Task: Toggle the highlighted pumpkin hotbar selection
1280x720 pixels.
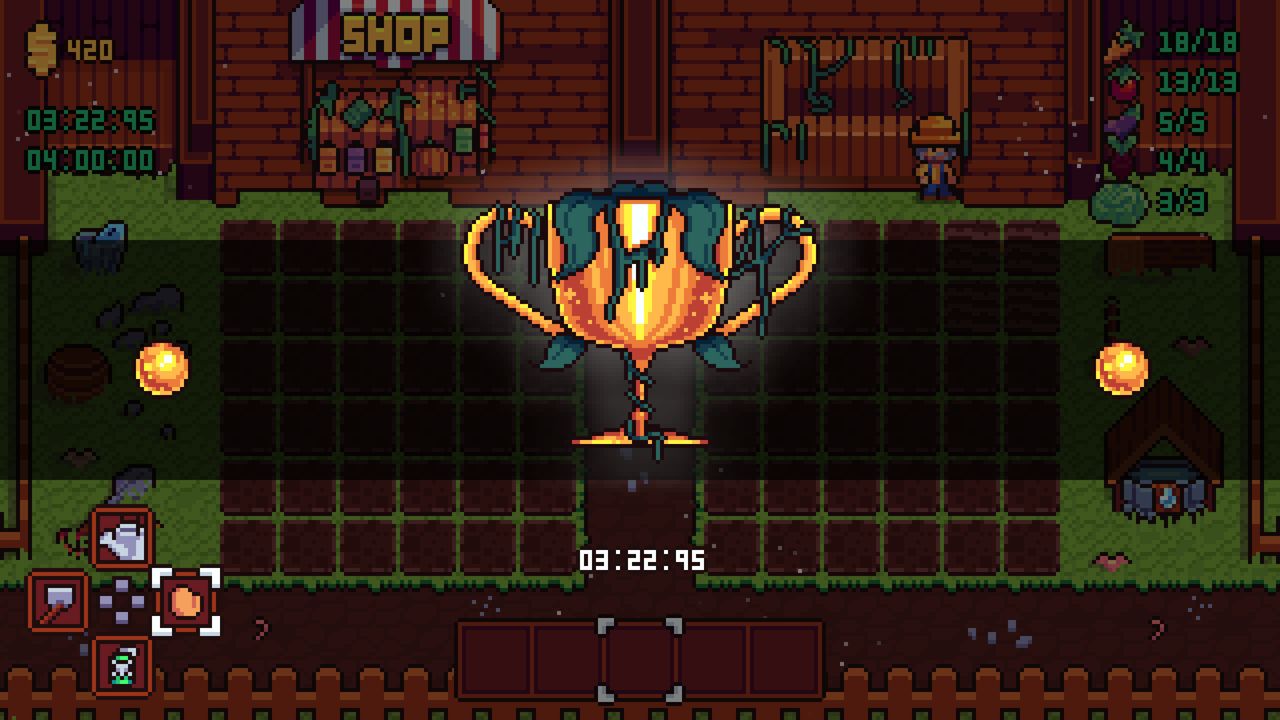Action: click(183, 601)
